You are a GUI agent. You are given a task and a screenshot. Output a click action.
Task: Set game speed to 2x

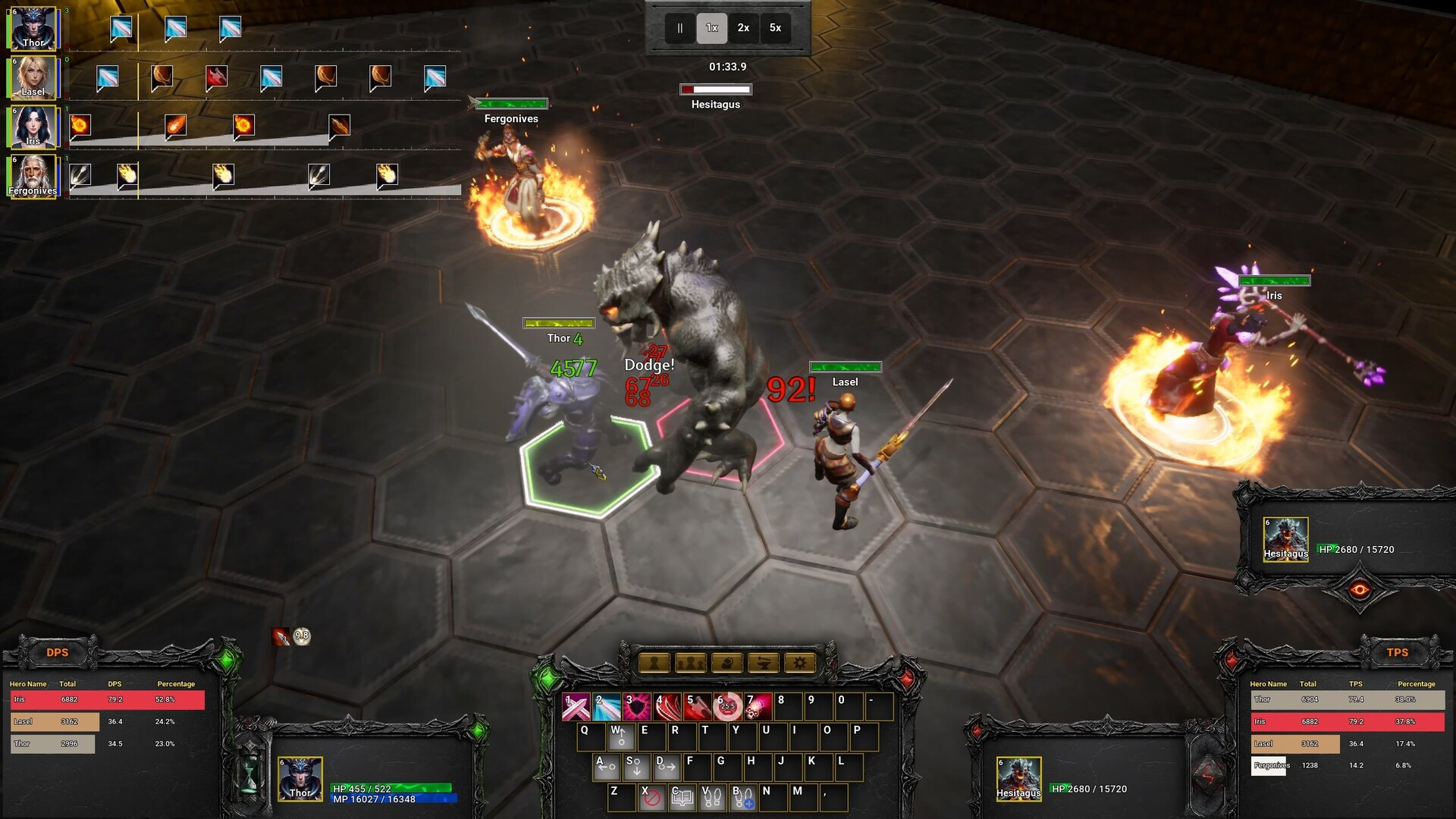point(743,28)
